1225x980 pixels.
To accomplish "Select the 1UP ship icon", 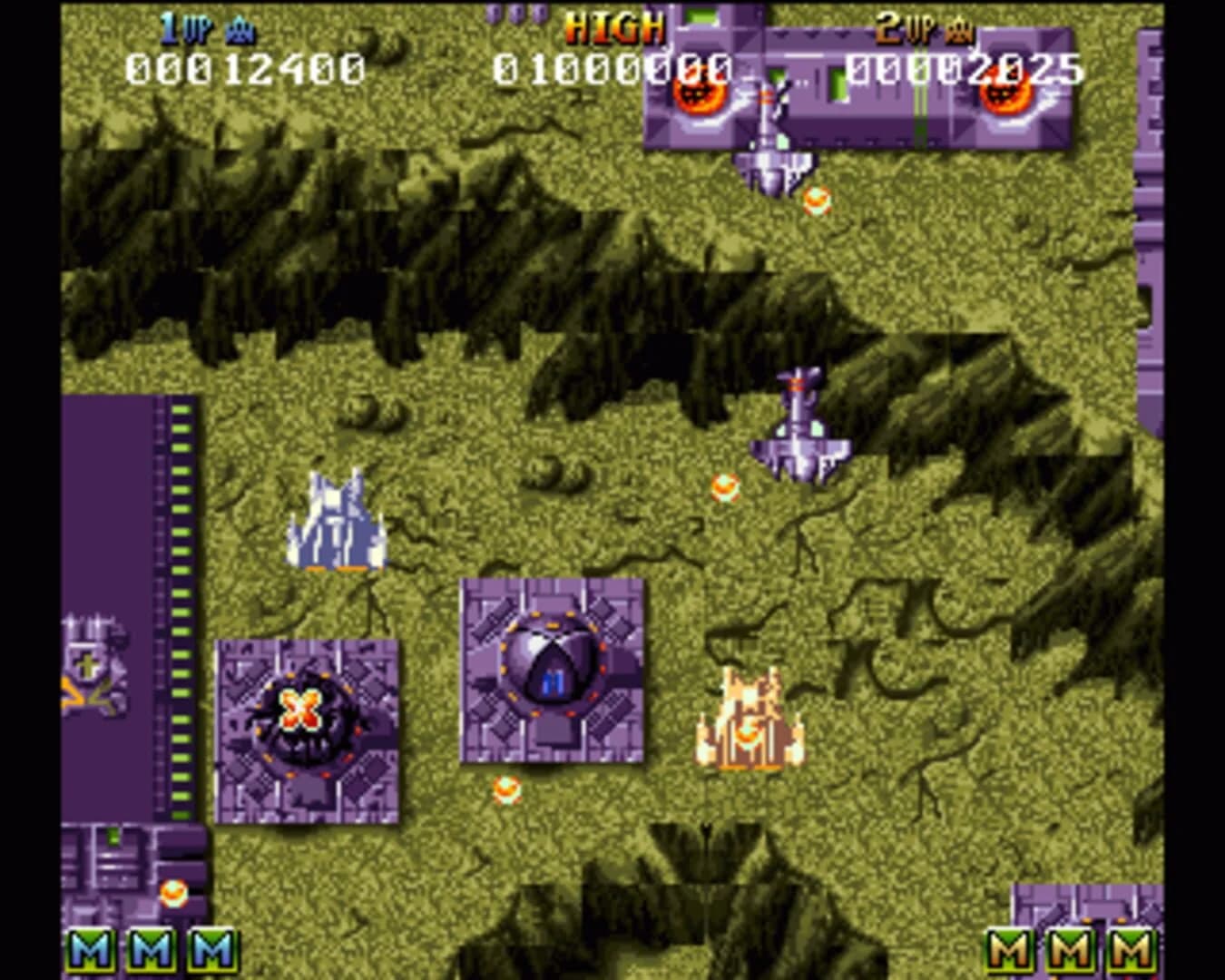I will coord(239,27).
